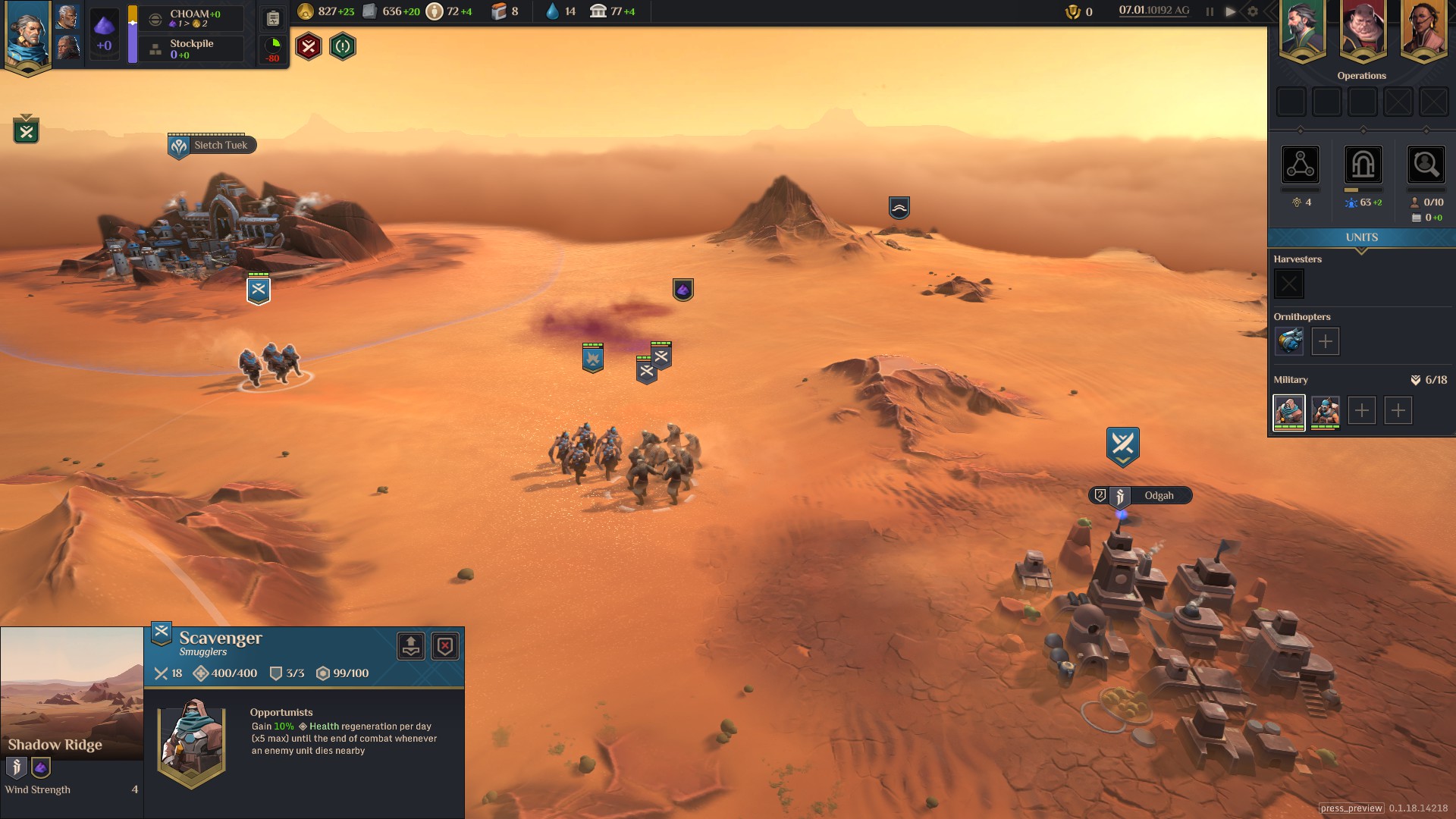Screen dimensions: 1456x819
Task: Pause the game with the pause button
Action: coord(1209,11)
